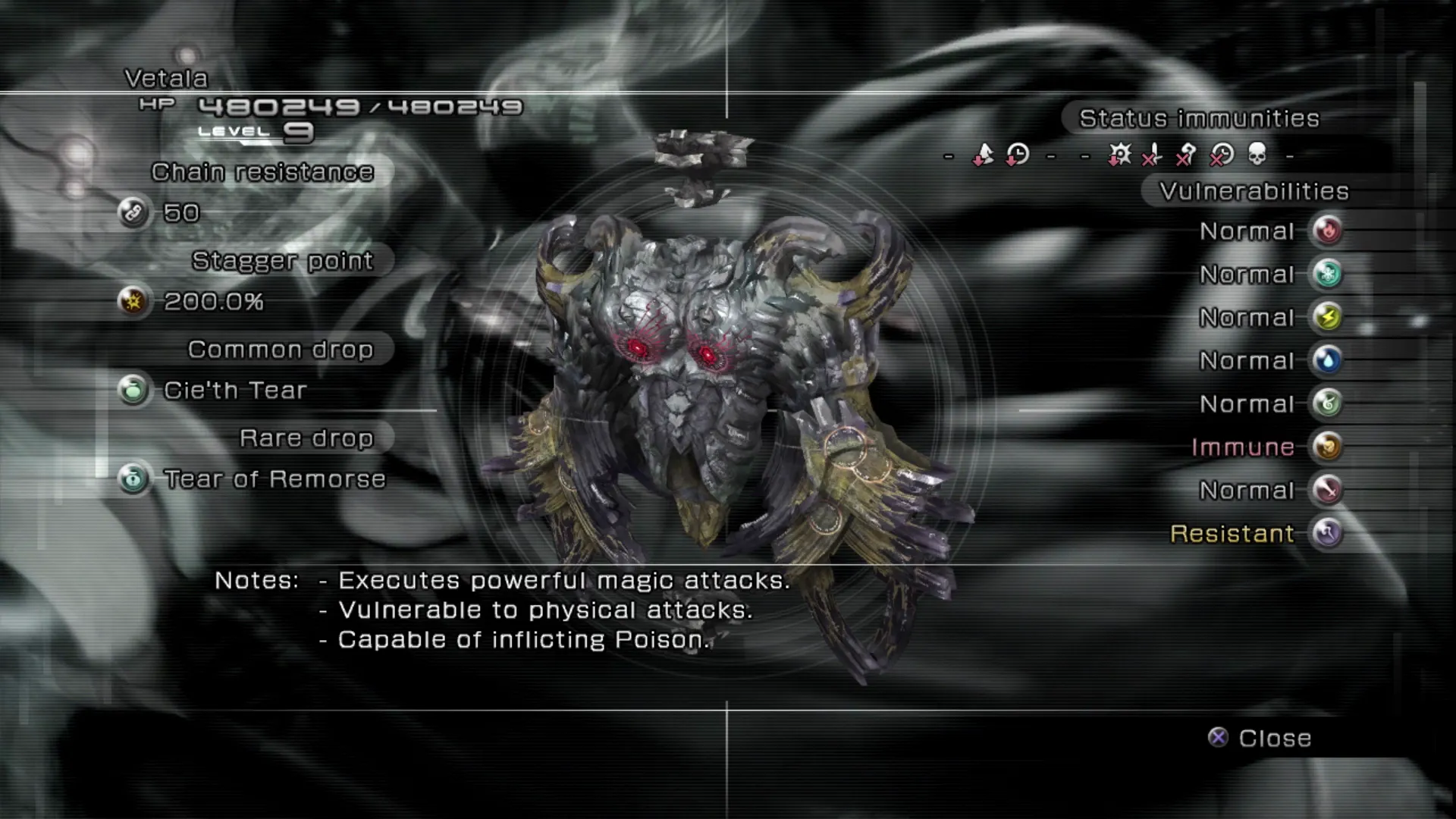Click the skull Death immunity icon

(x=1257, y=155)
